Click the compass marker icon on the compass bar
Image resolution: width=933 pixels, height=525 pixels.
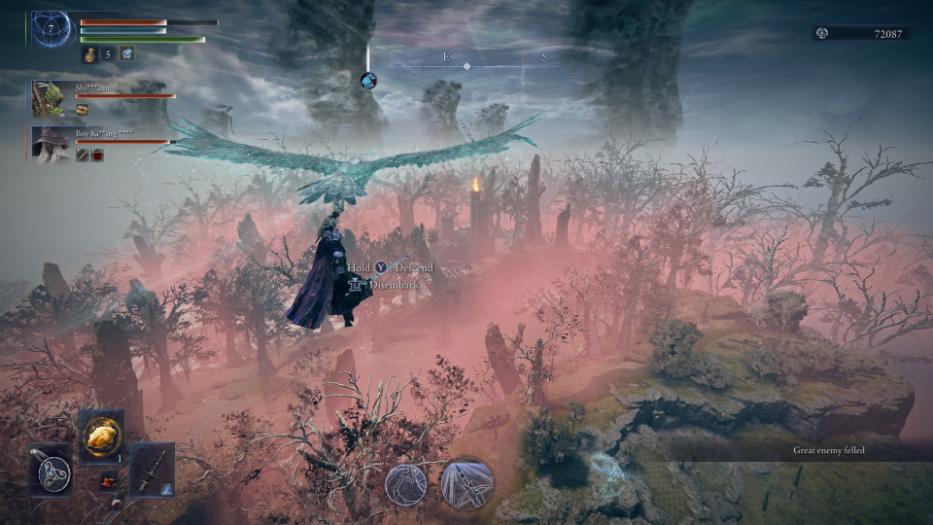point(368,80)
